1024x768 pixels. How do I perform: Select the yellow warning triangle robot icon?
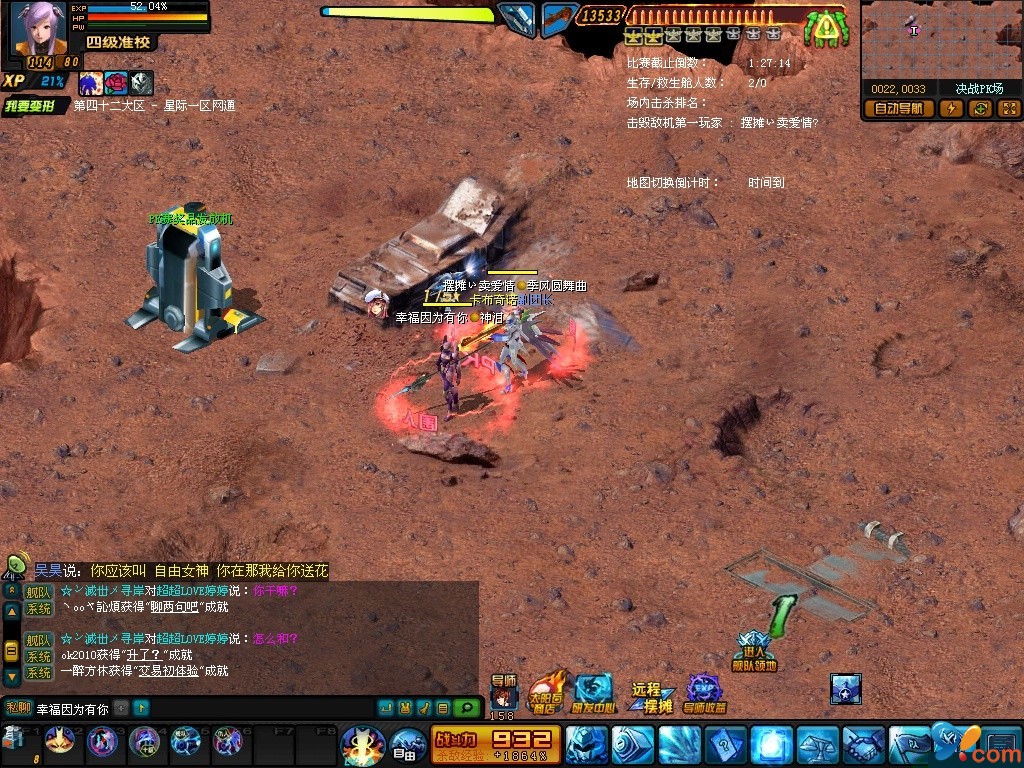point(826,28)
